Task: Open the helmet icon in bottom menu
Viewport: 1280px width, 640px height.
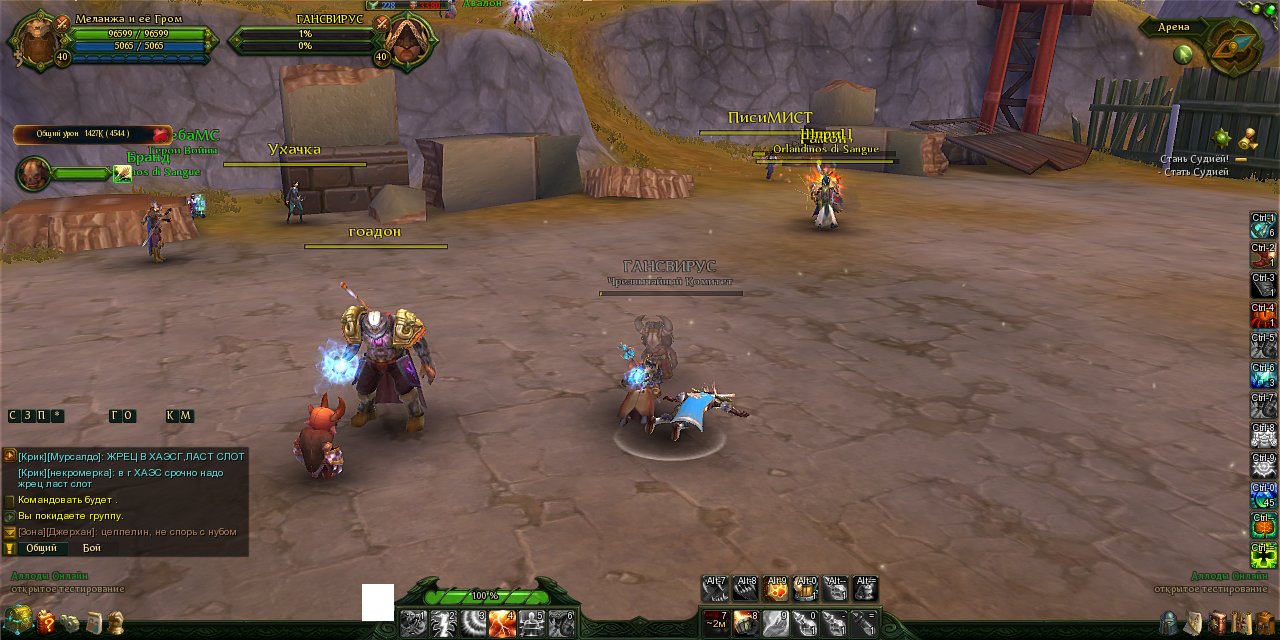Action: tap(1168, 623)
